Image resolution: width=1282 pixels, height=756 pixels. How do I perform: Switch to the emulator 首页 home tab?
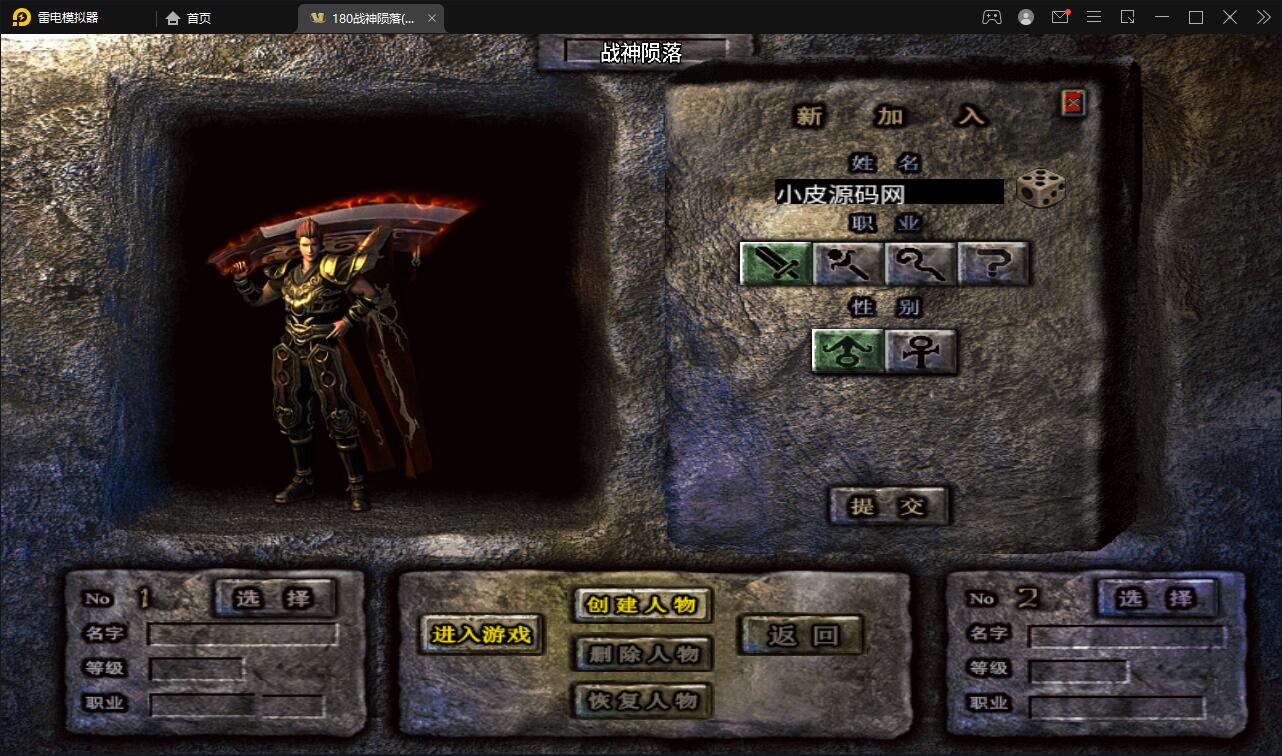point(189,18)
